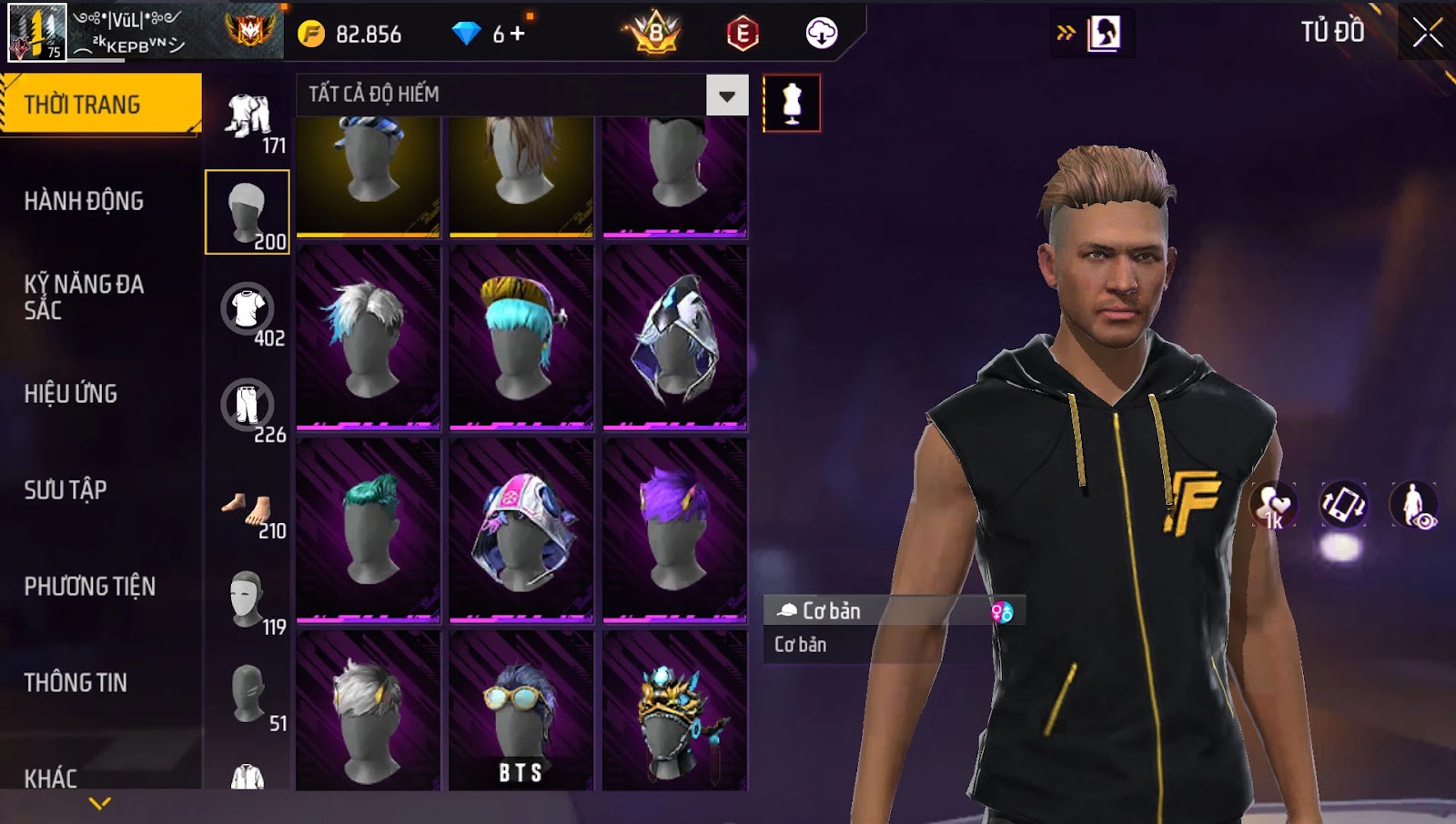Show the Thông Tin tab
1456x824 pixels.
[76, 683]
